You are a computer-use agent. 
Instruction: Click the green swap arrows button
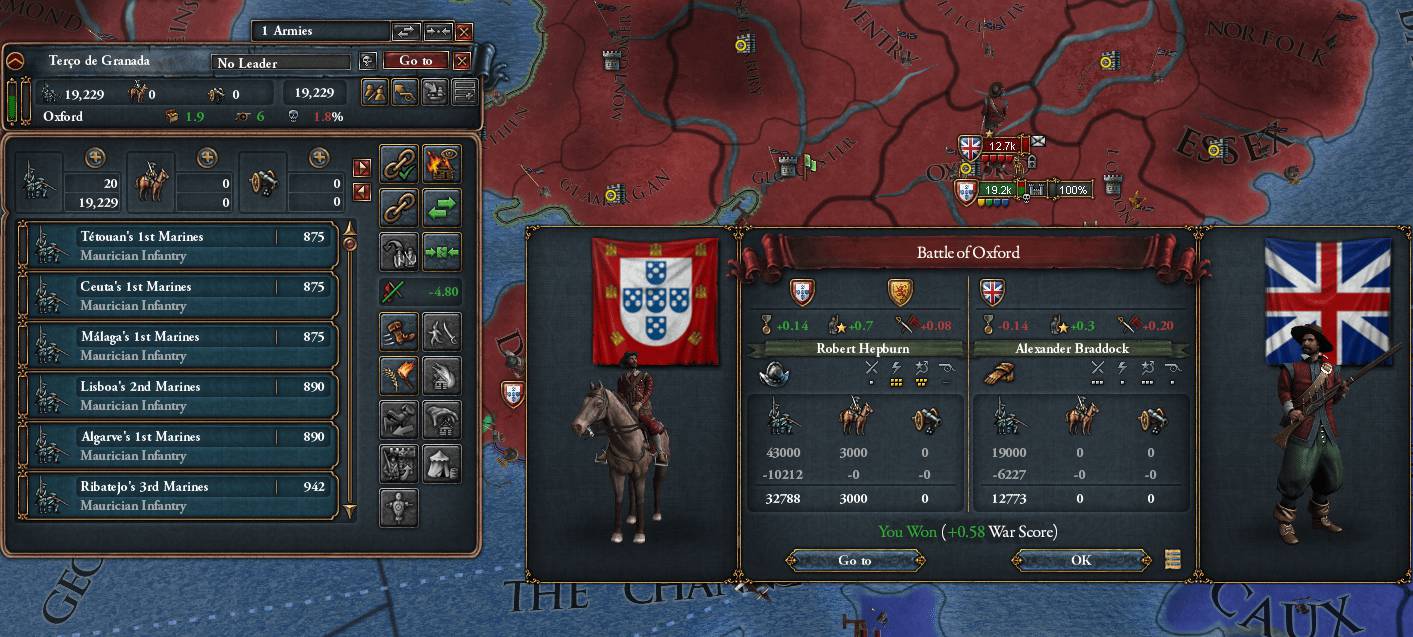pyautogui.click(x=441, y=207)
